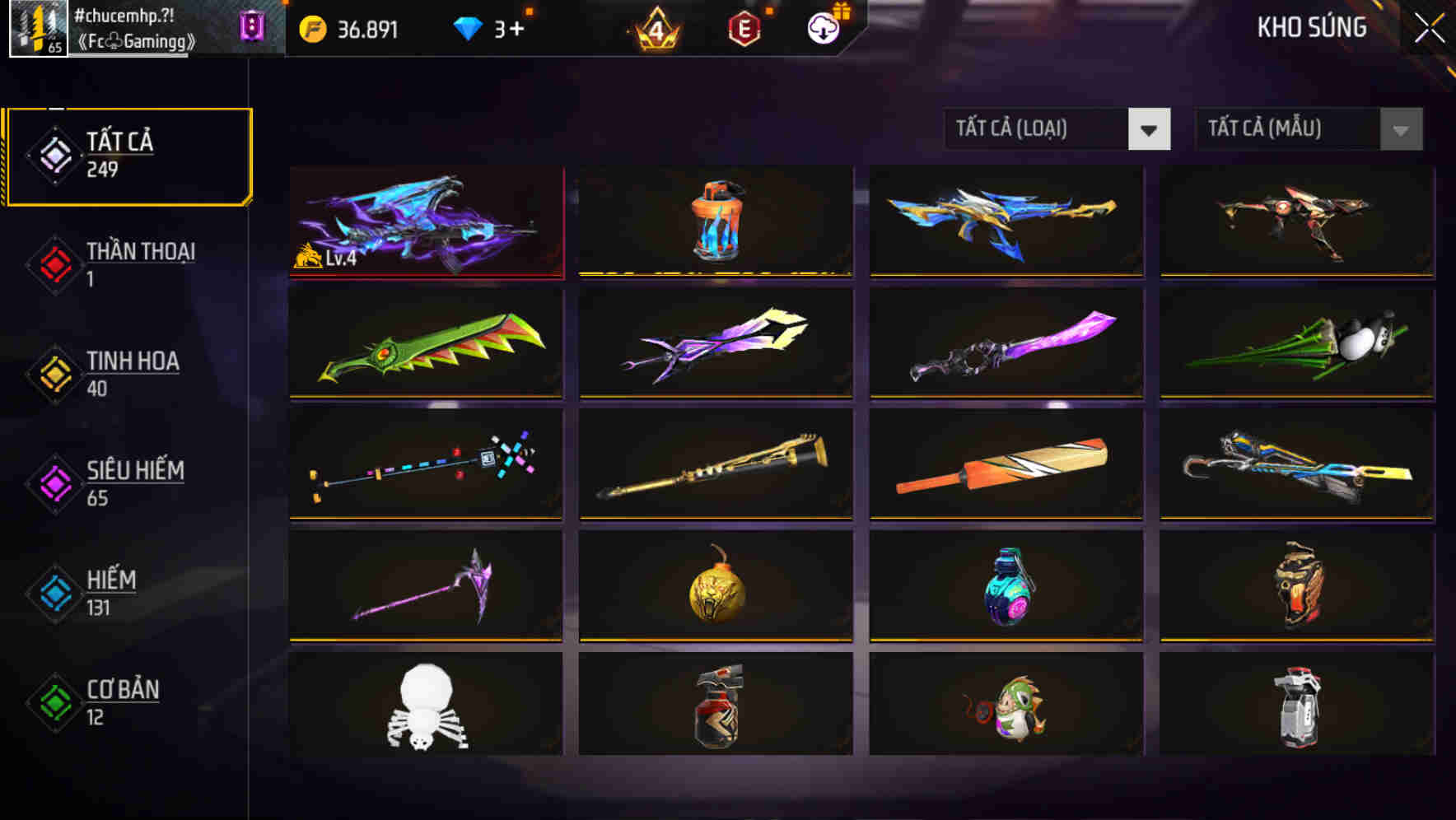Click the cloud download gift icon

click(x=822, y=26)
